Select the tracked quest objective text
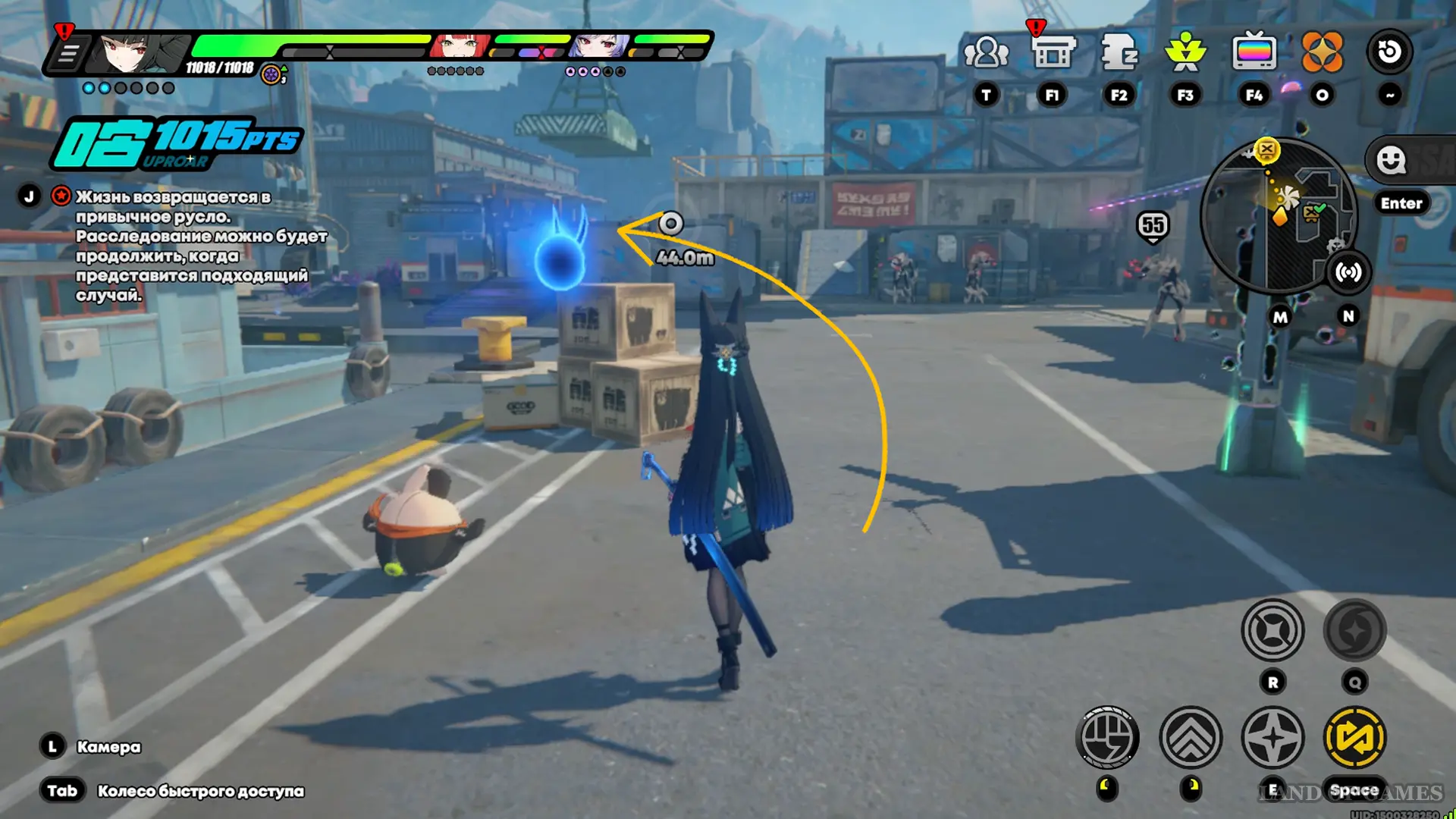This screenshot has width=1456, height=819. (201, 246)
